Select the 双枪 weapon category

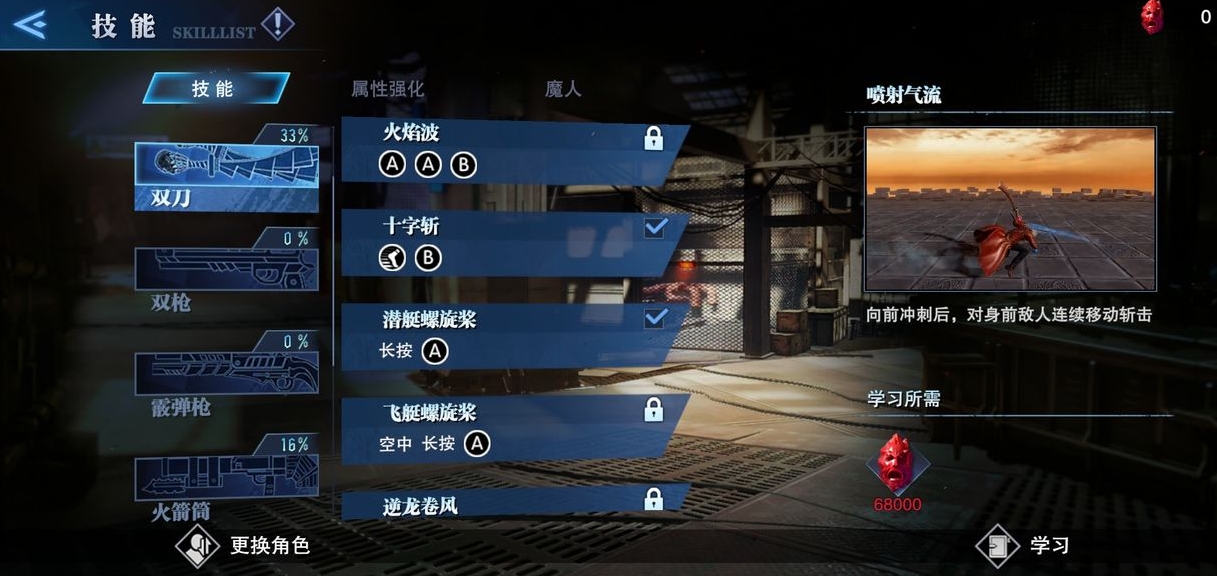point(227,271)
